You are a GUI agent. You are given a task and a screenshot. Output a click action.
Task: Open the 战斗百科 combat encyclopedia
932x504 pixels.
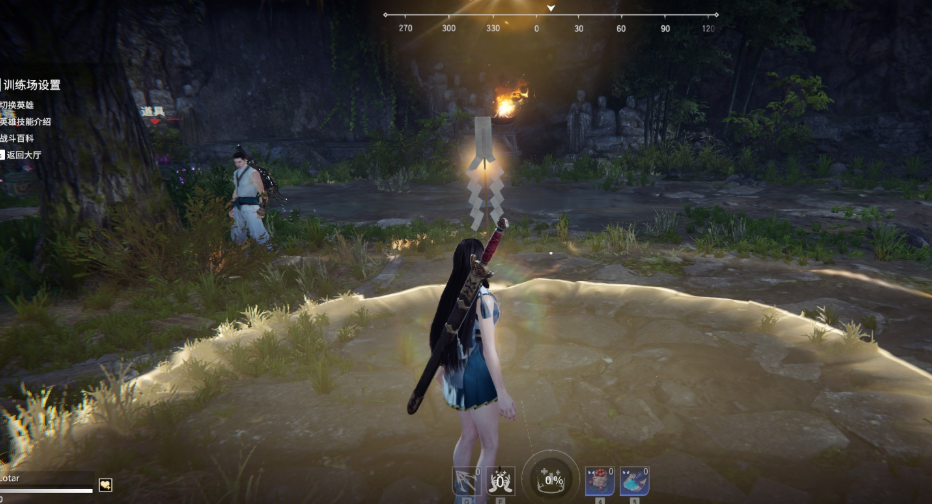pyautogui.click(x=20, y=138)
